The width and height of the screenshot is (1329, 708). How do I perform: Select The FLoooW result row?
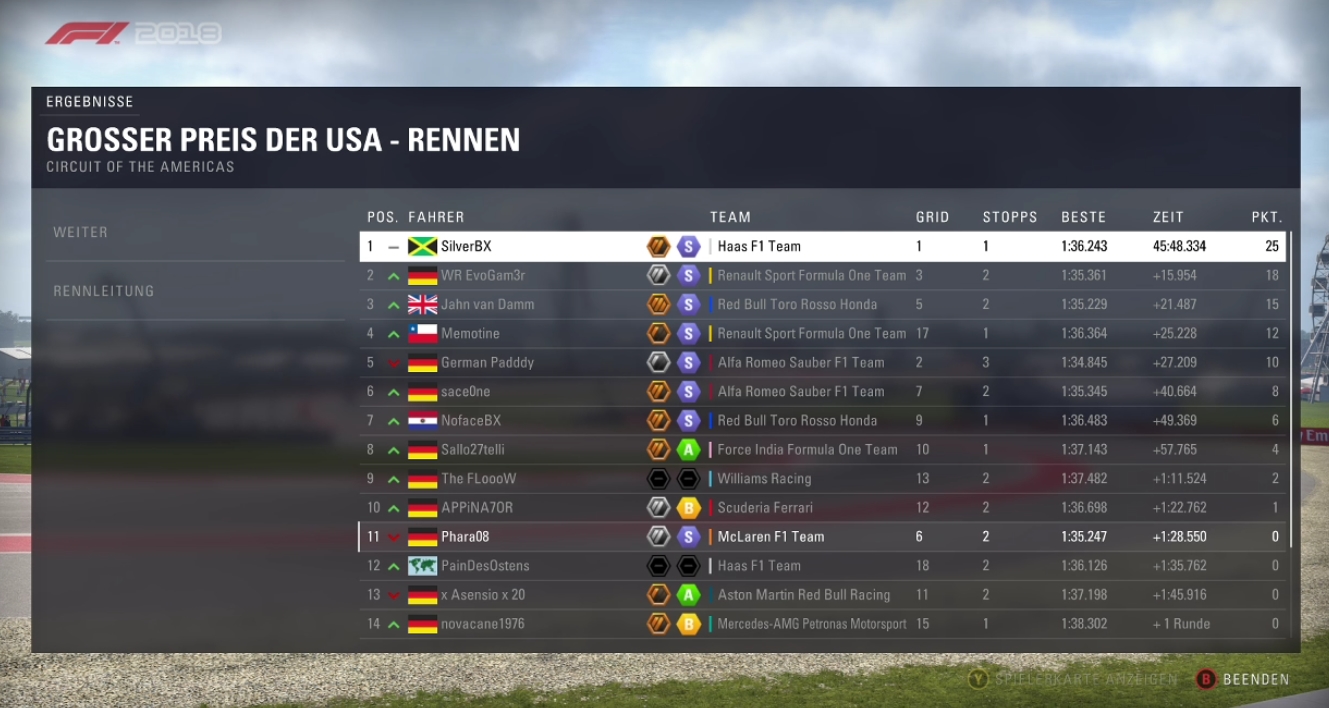click(x=822, y=478)
